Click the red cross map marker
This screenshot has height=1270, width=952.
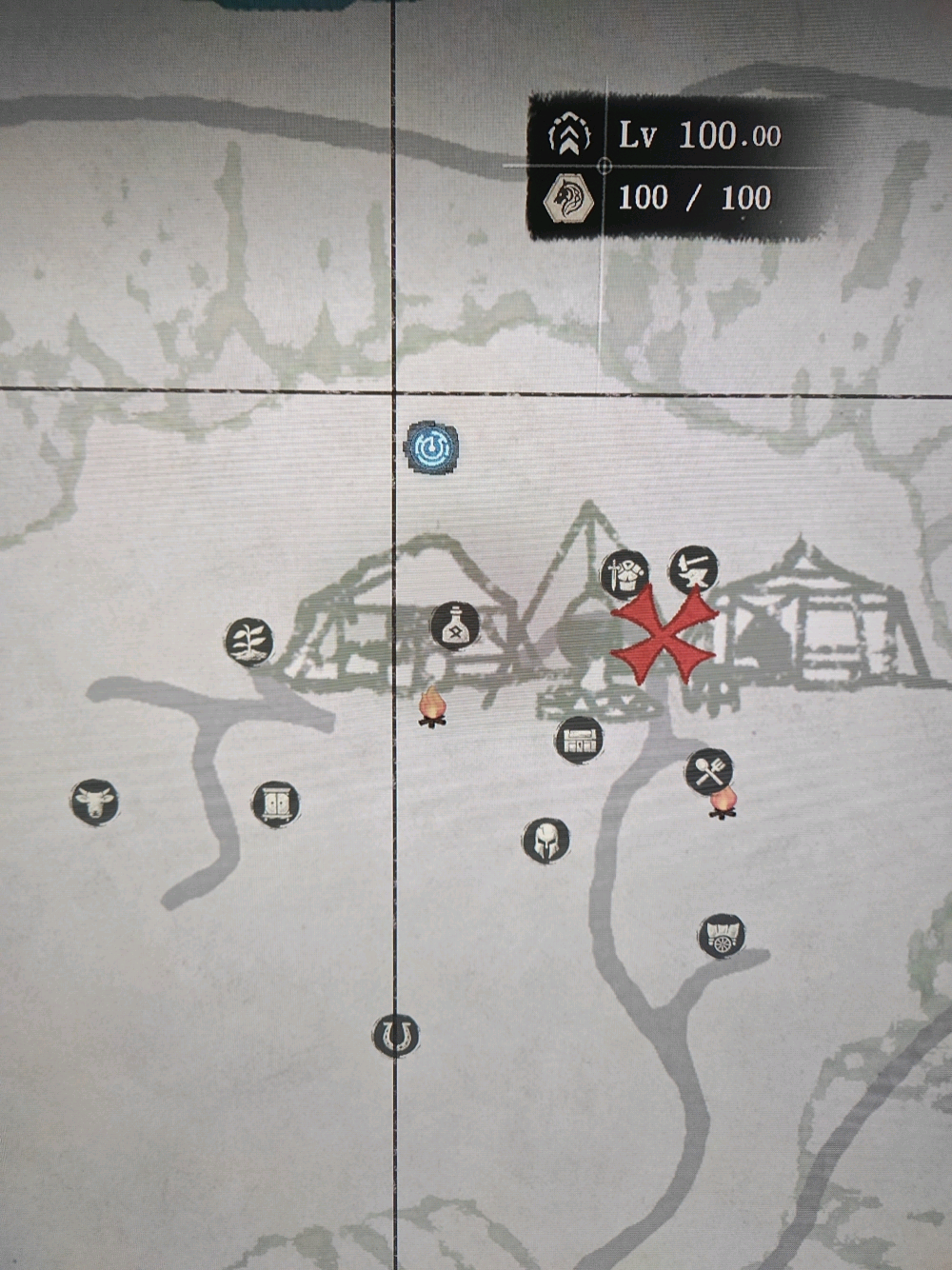click(x=663, y=635)
